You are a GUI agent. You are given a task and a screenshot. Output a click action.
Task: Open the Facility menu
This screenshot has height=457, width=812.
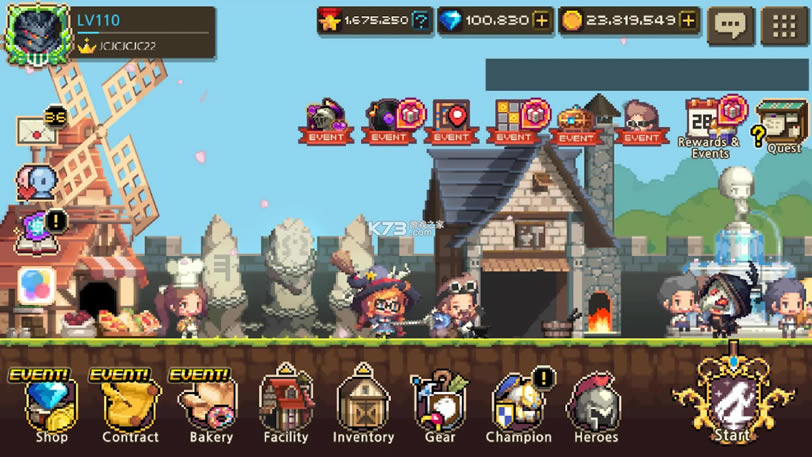tap(286, 405)
